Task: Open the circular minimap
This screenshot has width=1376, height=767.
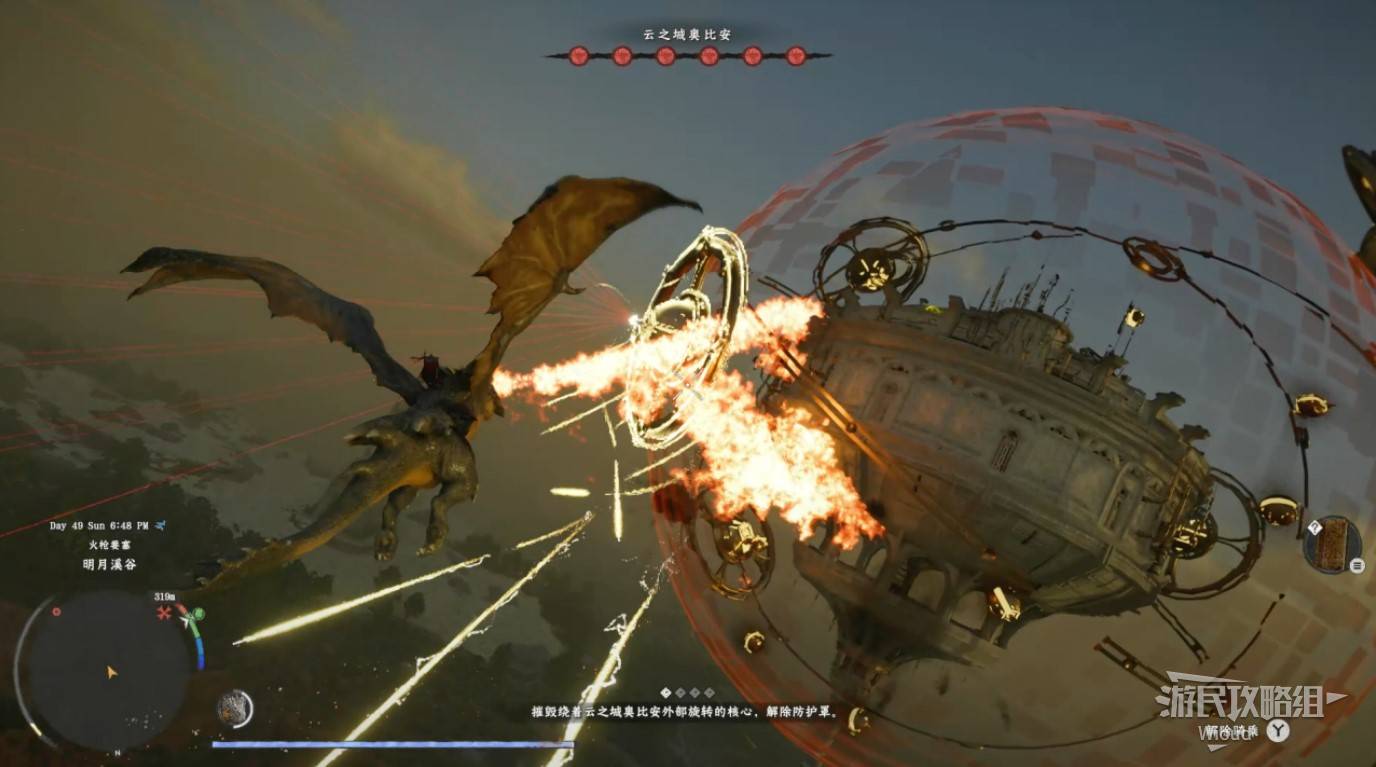Action: (x=107, y=668)
